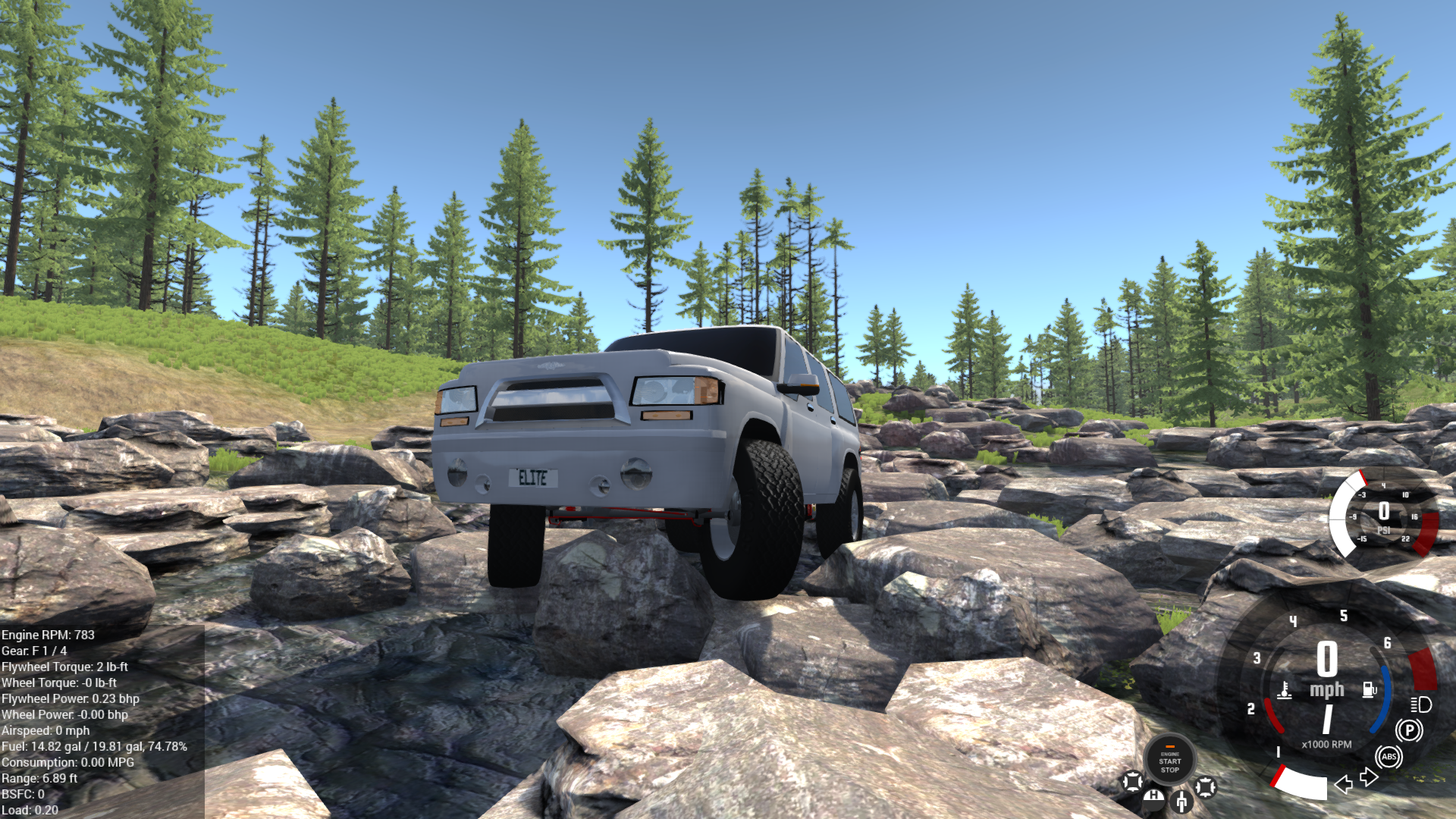Click the 0 mph speed readout
The image size is (1456, 819).
[1327, 667]
